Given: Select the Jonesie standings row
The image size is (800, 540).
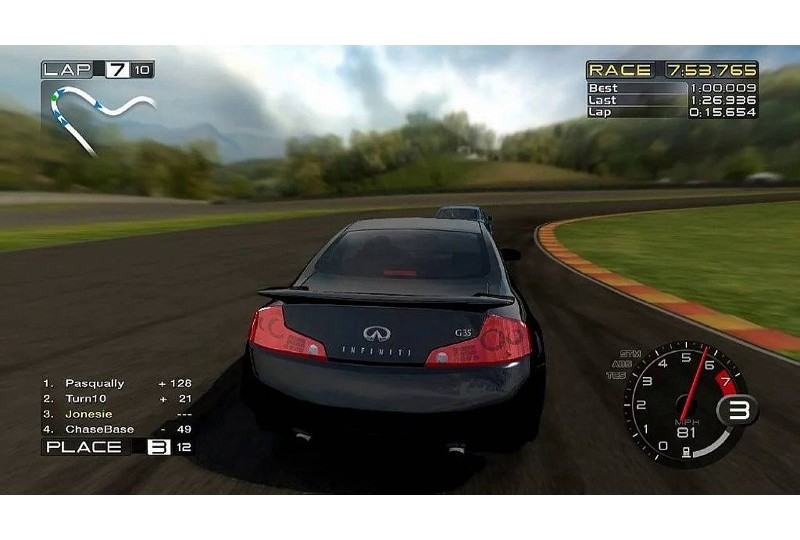Looking at the screenshot, I should [89, 414].
